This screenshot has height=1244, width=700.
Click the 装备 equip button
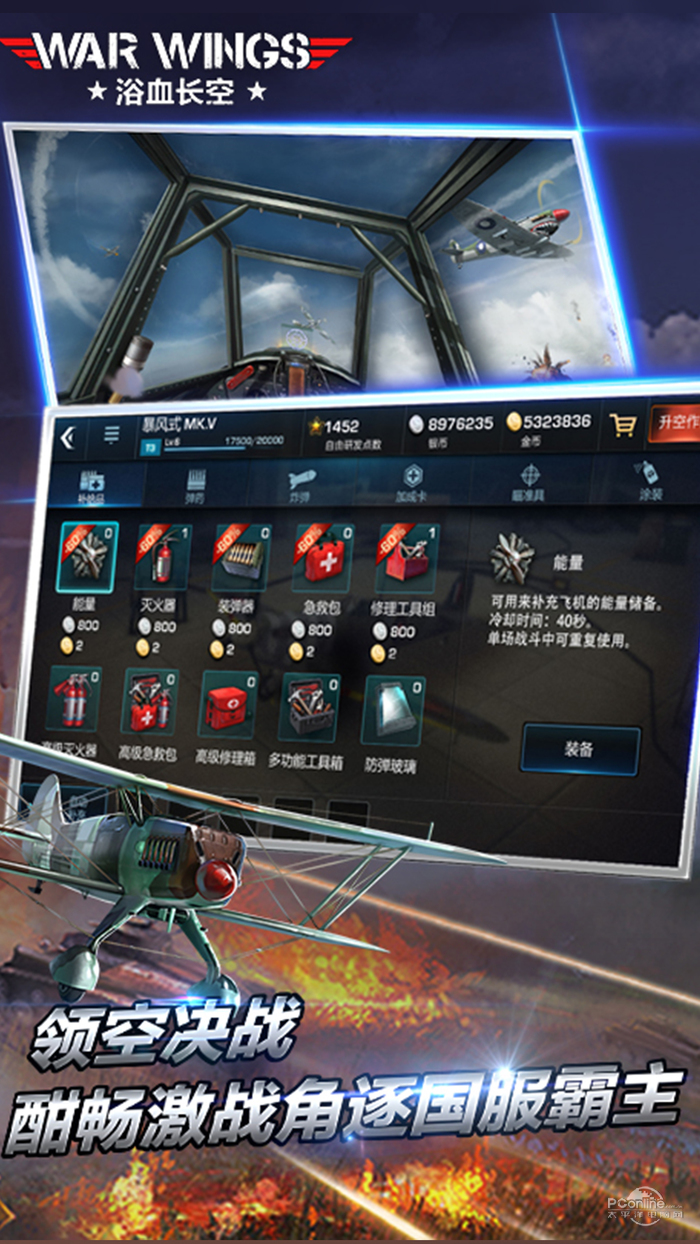pyautogui.click(x=580, y=749)
